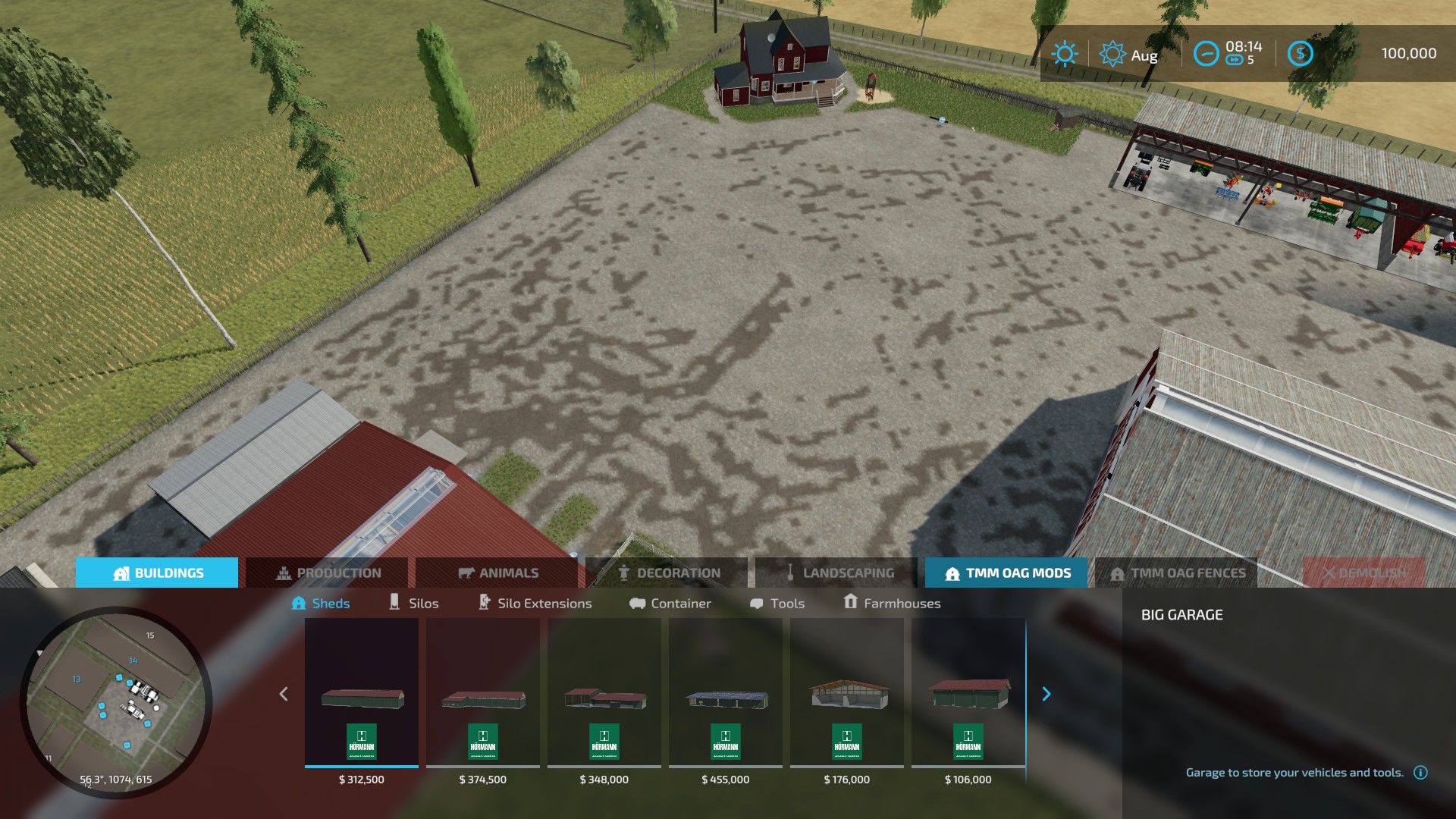Open the Buildings category tab

(157, 573)
